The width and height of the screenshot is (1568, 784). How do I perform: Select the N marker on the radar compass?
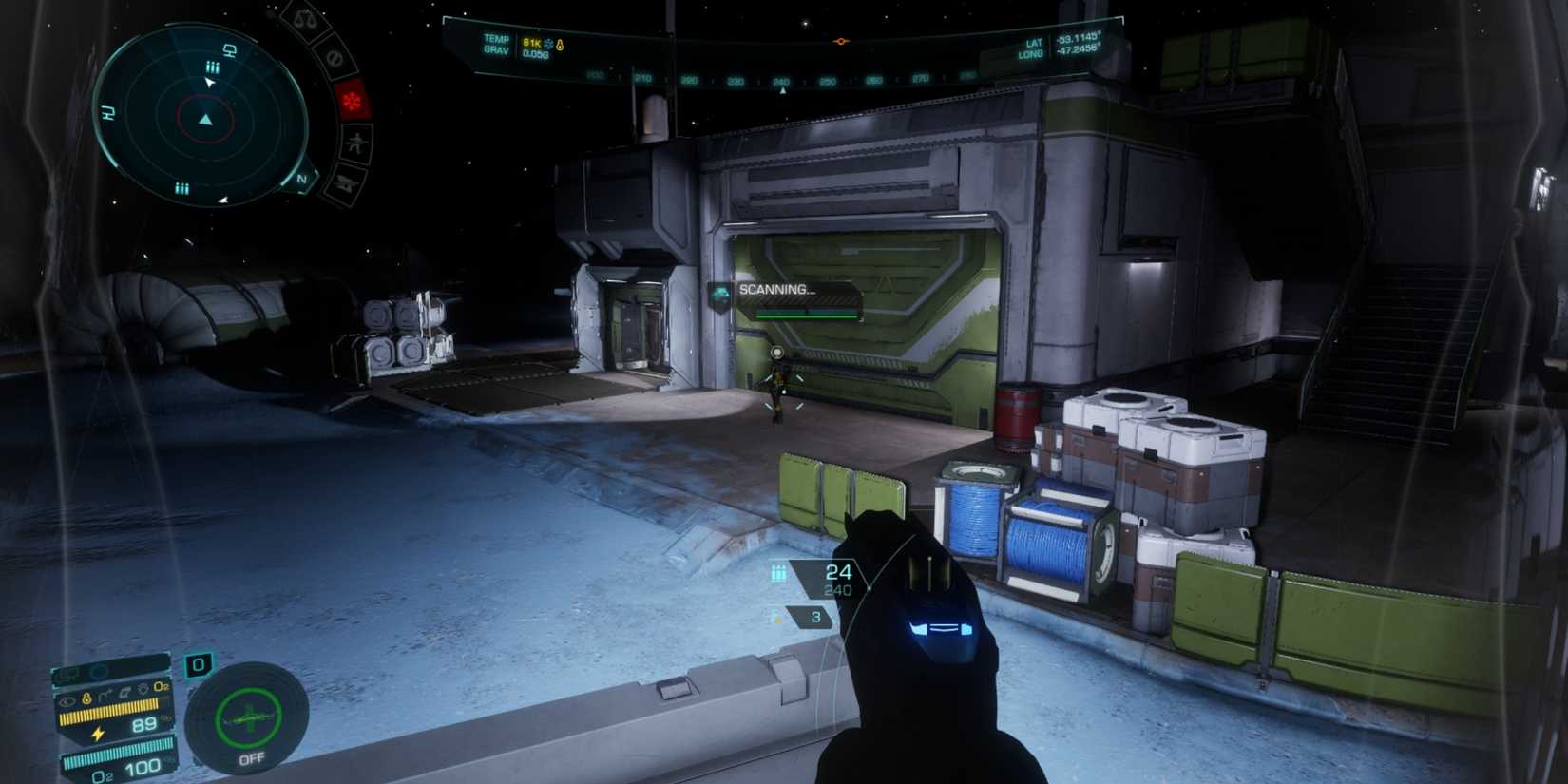pyautogui.click(x=301, y=179)
